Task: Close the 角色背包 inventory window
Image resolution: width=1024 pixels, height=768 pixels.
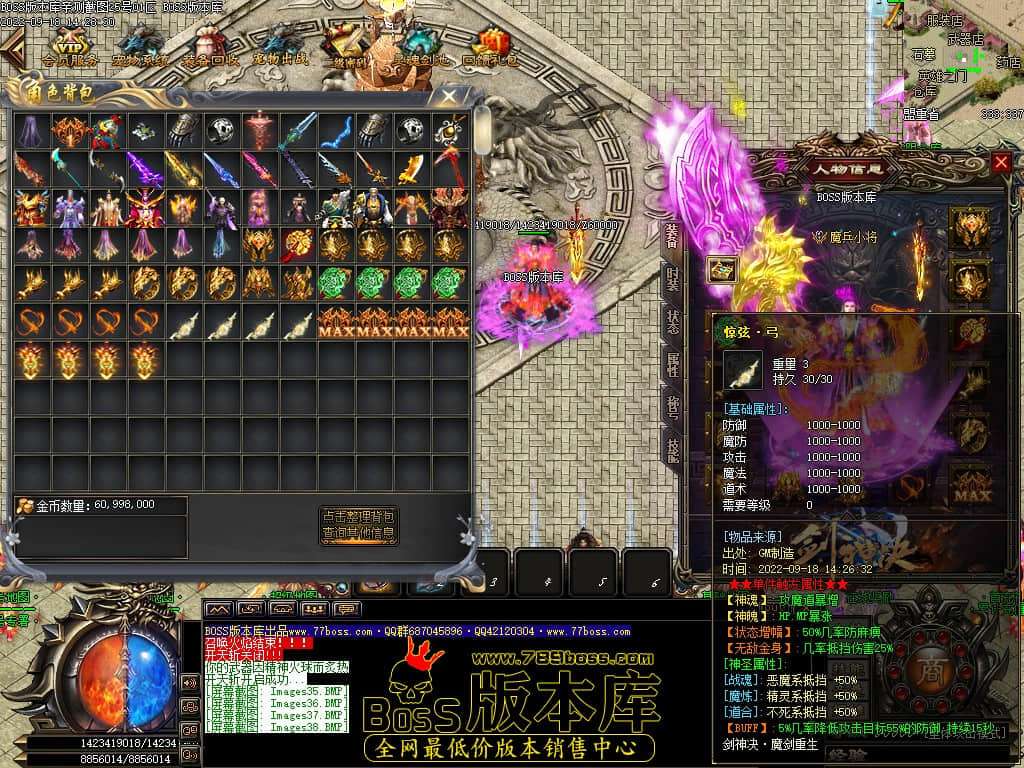Action: (x=449, y=96)
